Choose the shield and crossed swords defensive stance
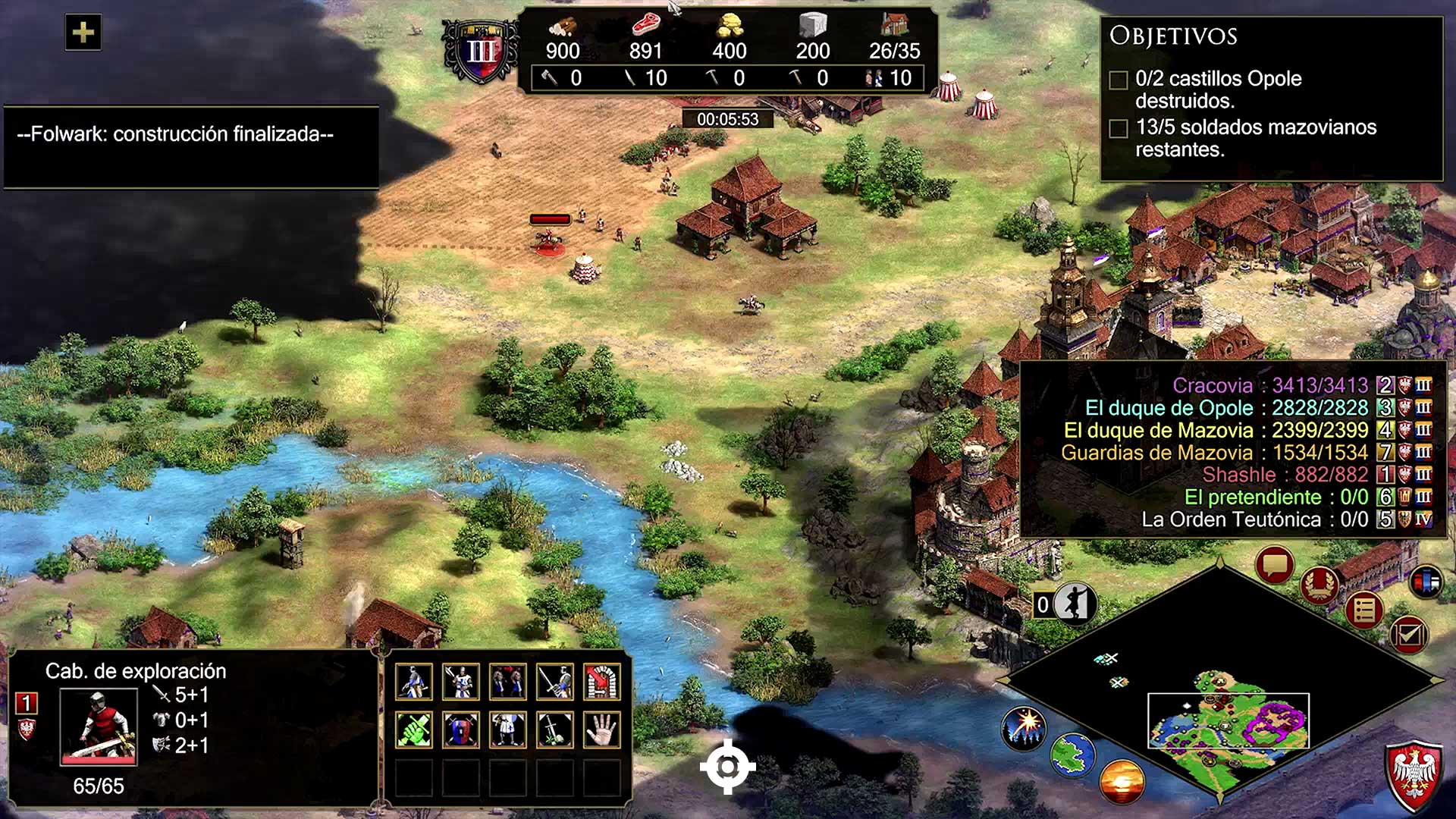Viewport: 1456px width, 819px height. 461,730
